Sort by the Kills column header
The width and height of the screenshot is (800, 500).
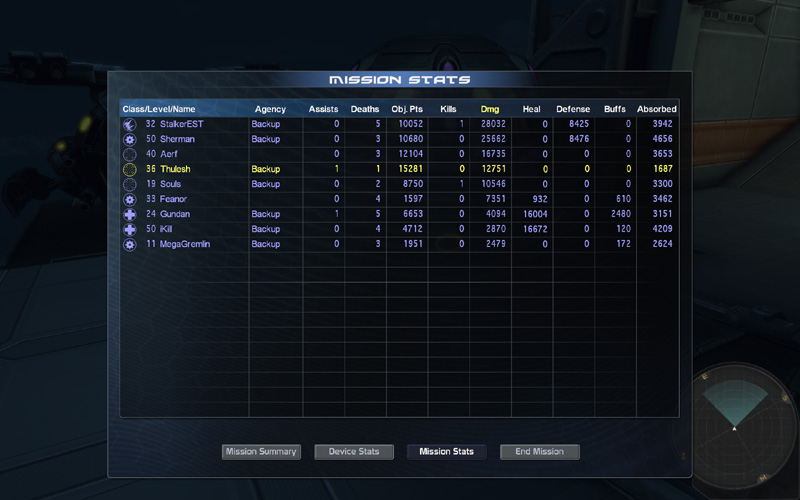448,109
